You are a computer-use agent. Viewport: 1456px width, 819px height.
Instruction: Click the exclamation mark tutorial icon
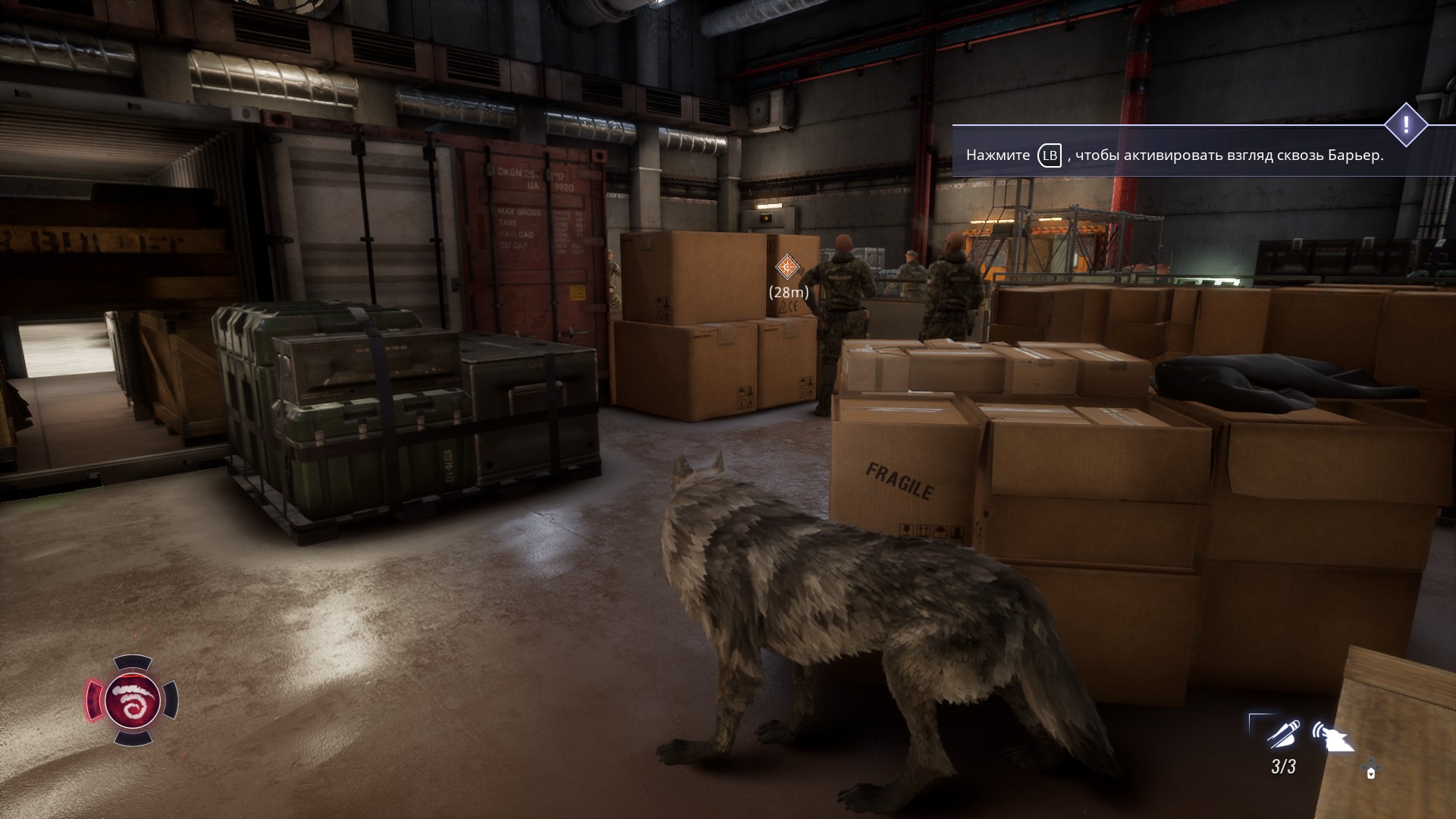[1406, 124]
